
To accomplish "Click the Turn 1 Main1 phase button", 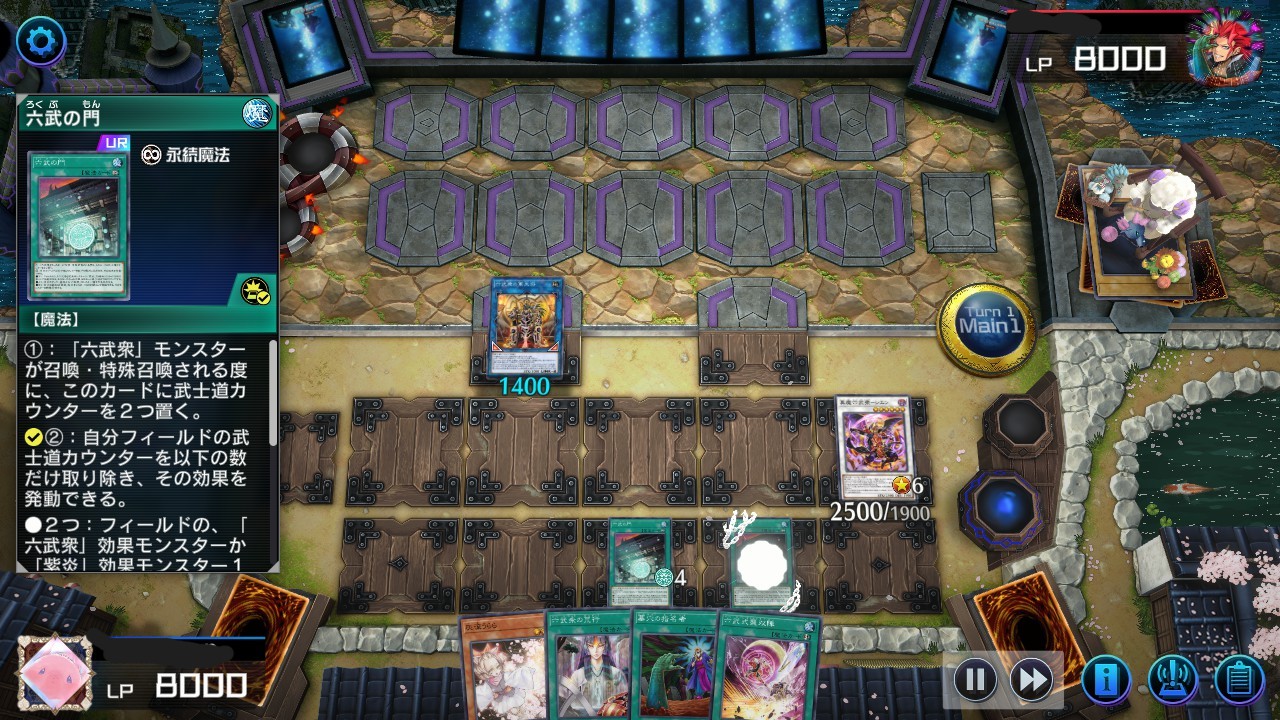I will (987, 326).
